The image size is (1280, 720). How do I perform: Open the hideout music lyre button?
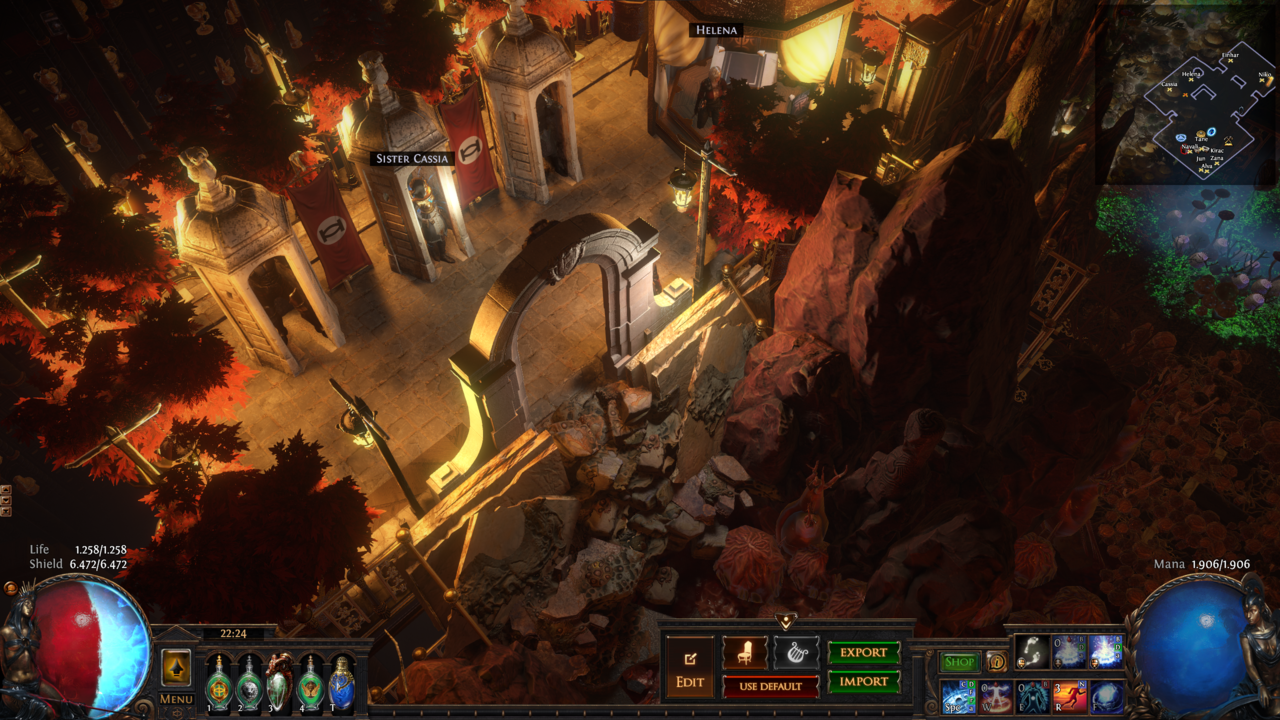(x=796, y=653)
